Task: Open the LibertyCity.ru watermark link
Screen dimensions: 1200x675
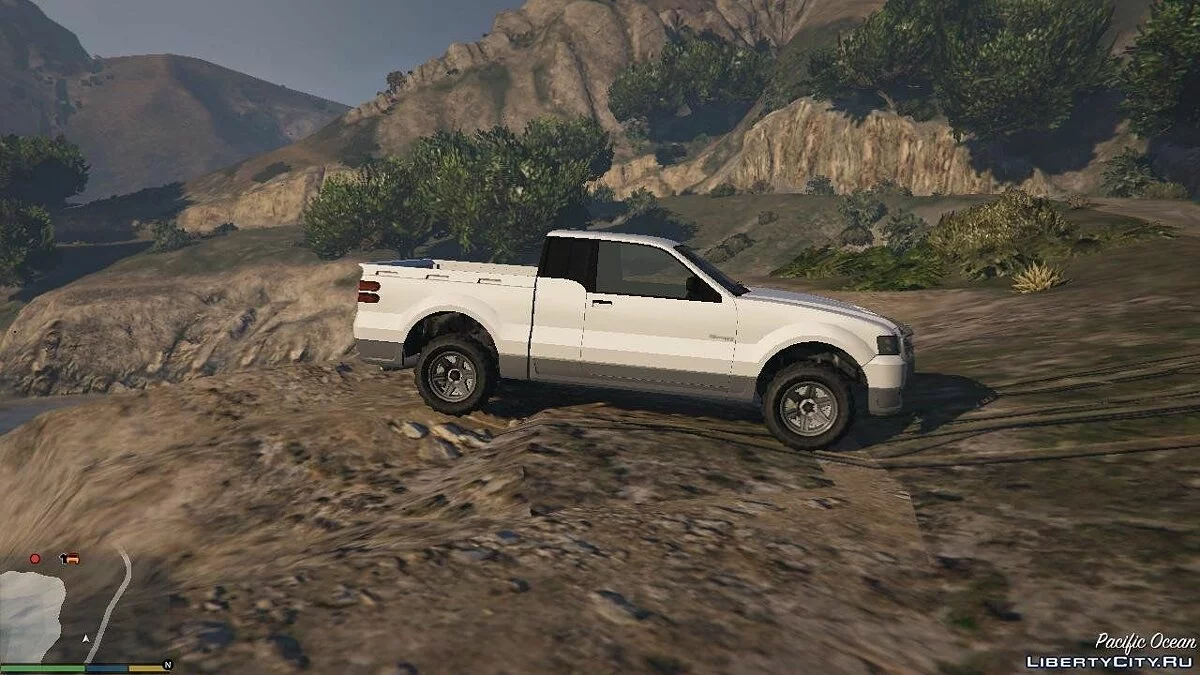Action: (1110, 662)
